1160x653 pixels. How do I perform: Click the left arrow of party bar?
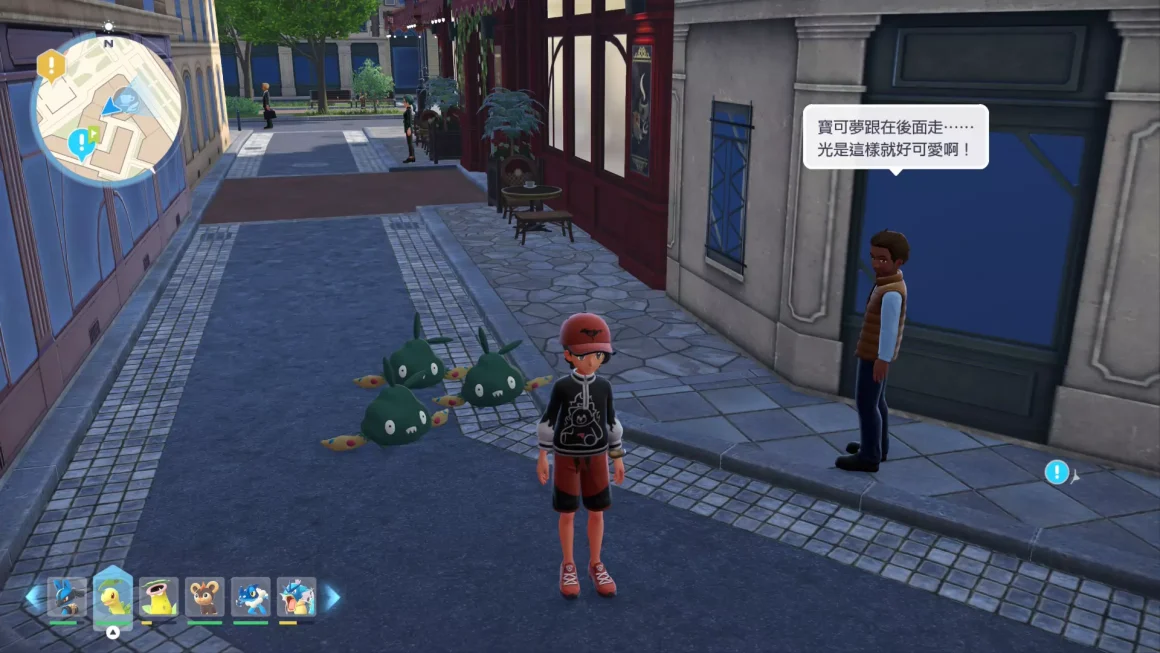[x=33, y=598]
